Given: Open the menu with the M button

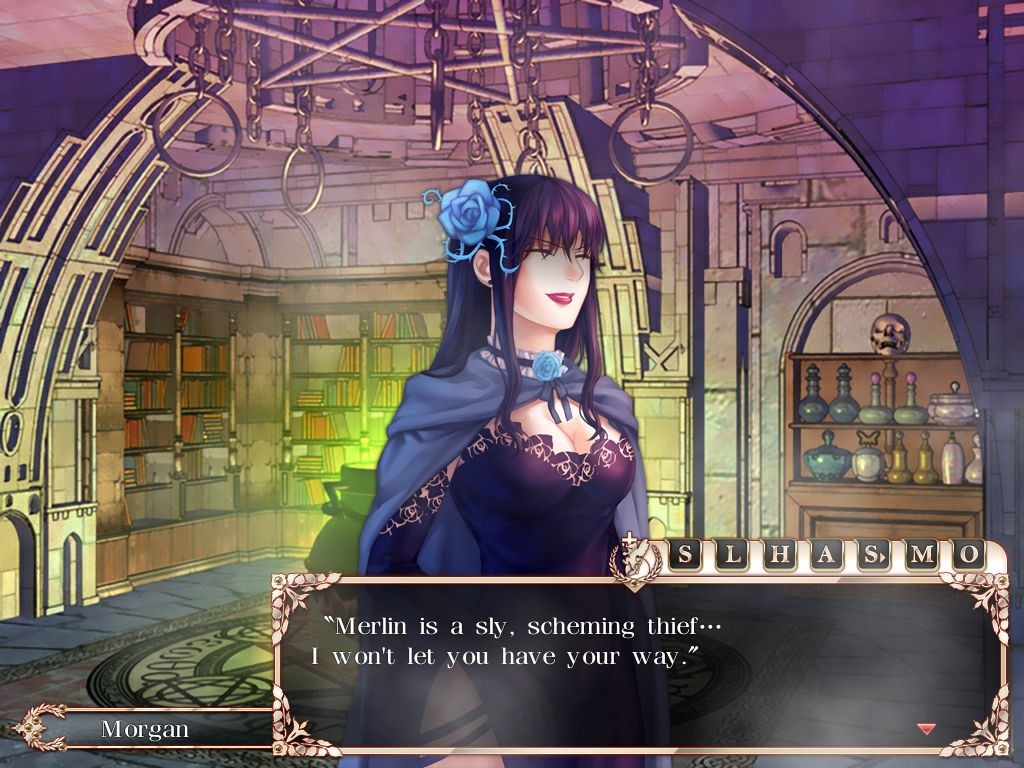Looking at the screenshot, I should 921,555.
